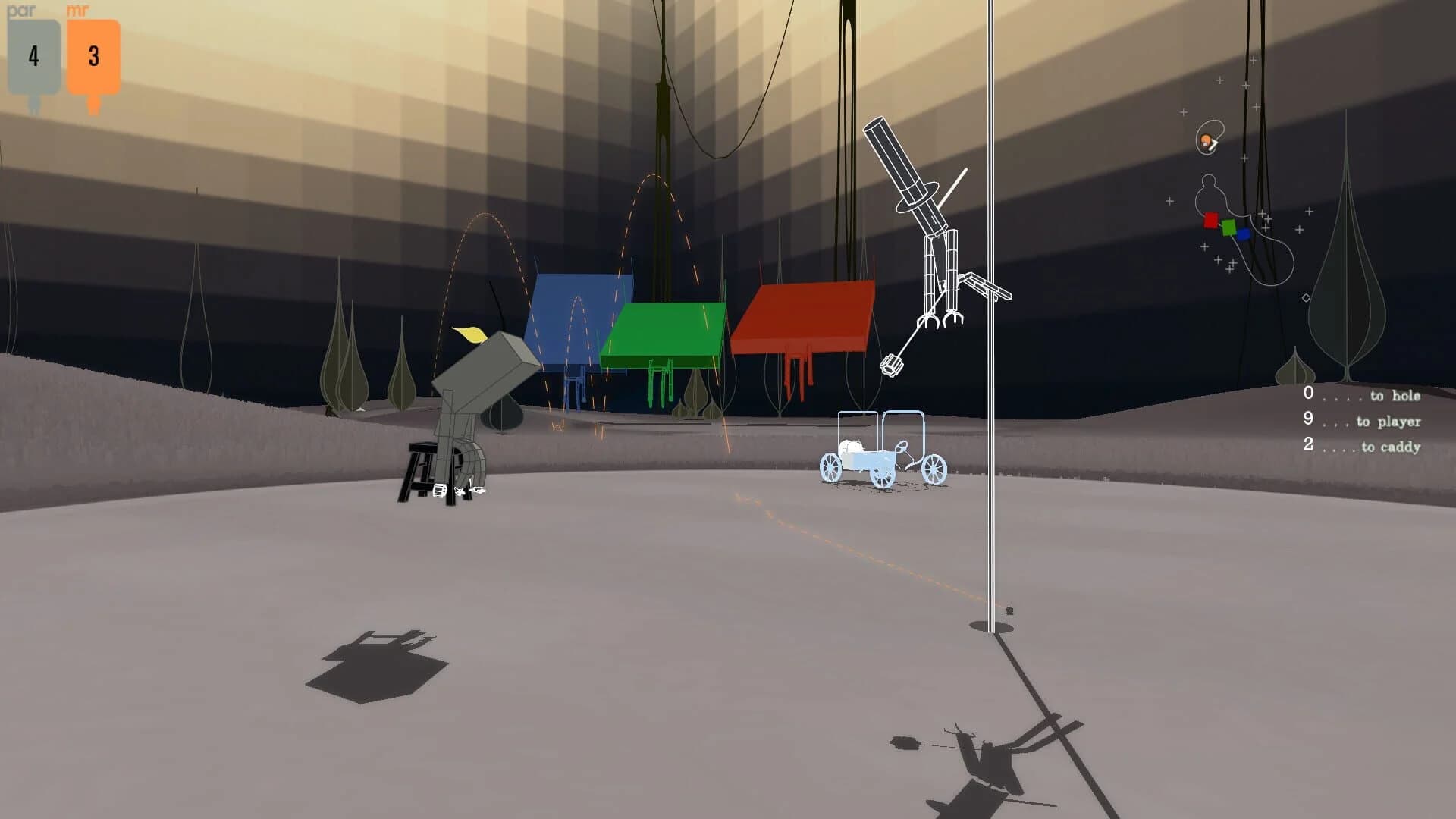
Task: Click the golf ball beside the hole
Action: pos(1008,610)
